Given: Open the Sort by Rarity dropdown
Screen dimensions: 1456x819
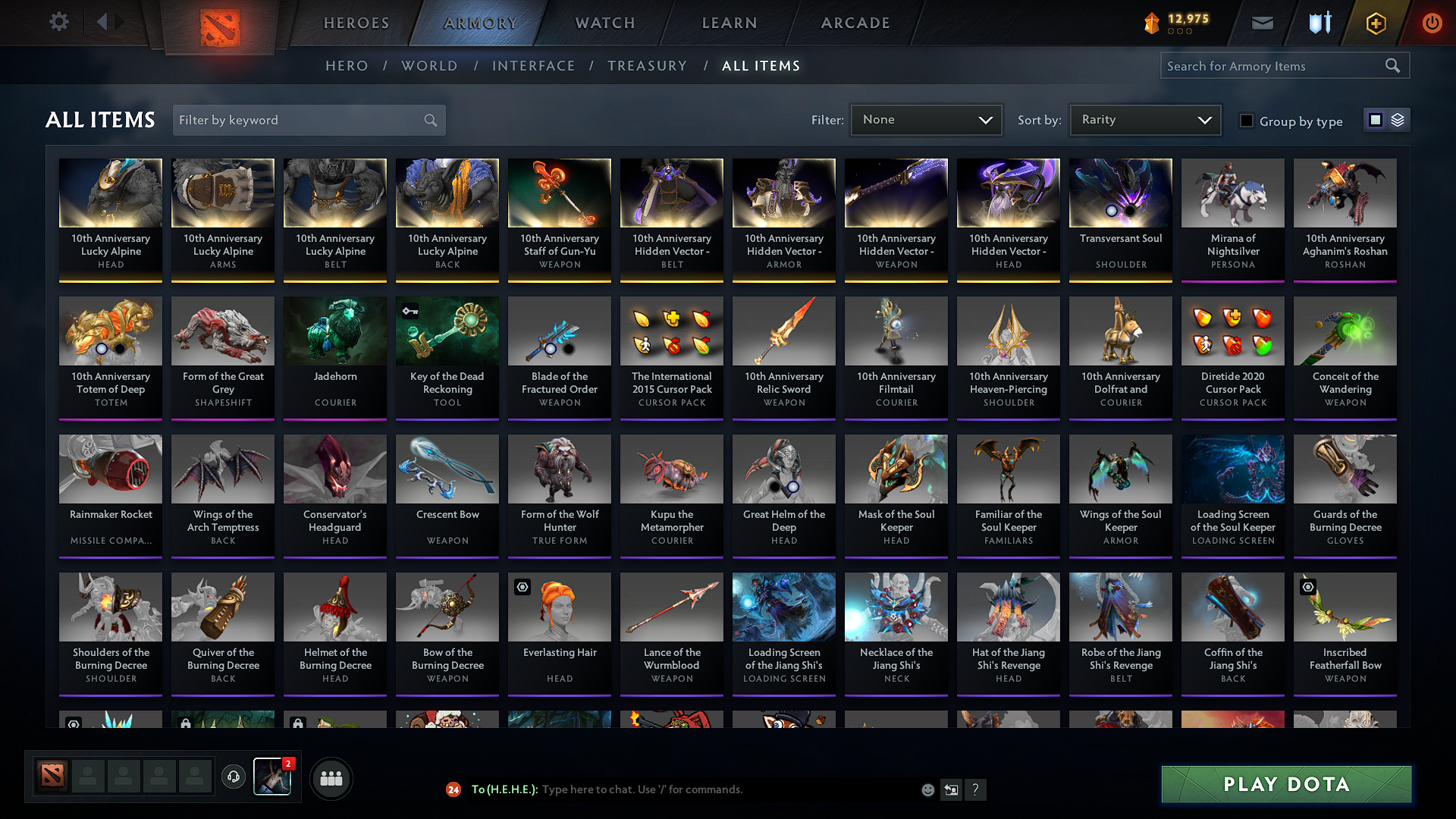Looking at the screenshot, I should tap(1144, 120).
